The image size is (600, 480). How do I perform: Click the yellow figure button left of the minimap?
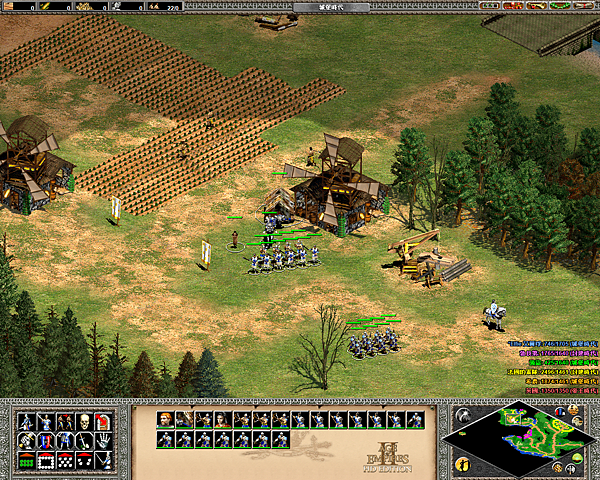click(461, 463)
